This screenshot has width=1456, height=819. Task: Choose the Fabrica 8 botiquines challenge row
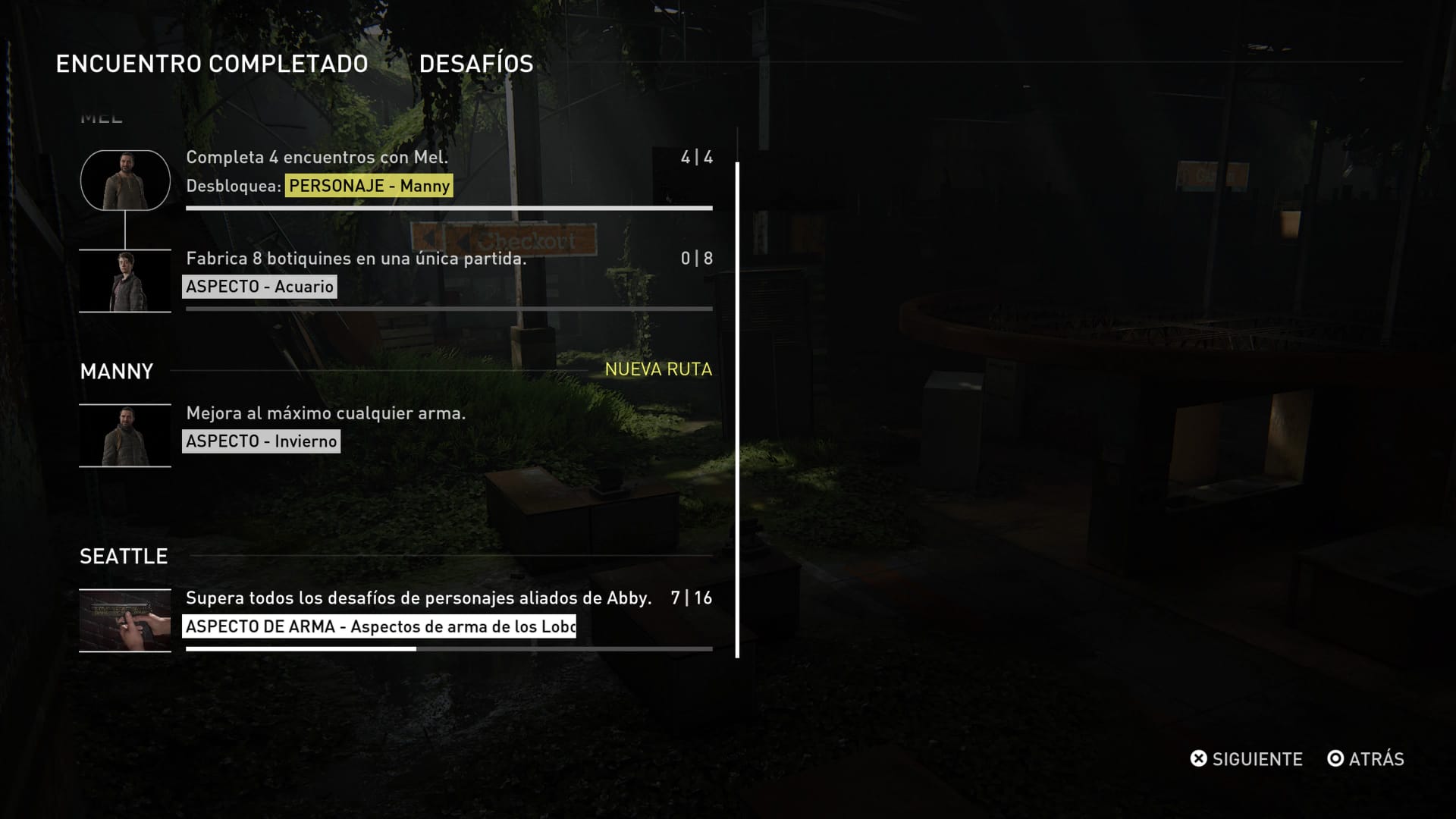pyautogui.click(x=356, y=259)
